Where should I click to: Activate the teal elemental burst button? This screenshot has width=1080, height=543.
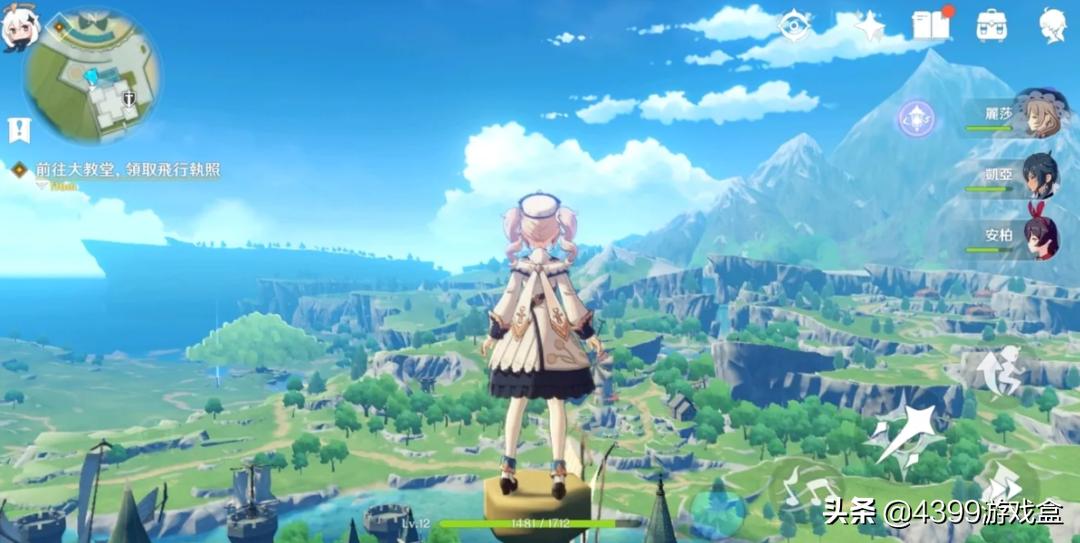(717, 507)
